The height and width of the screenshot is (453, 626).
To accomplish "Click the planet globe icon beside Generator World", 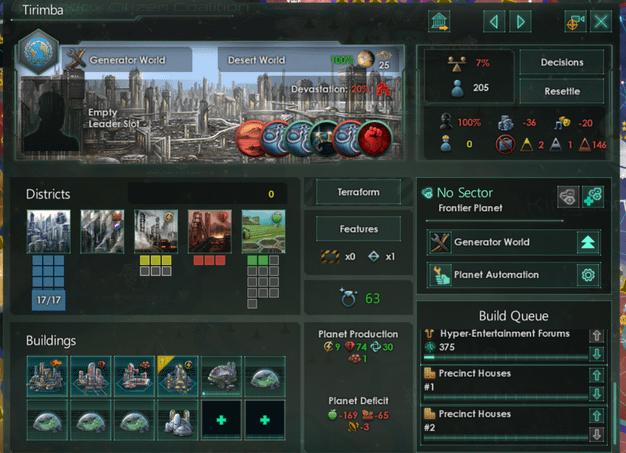I will pyautogui.click(x=39, y=52).
